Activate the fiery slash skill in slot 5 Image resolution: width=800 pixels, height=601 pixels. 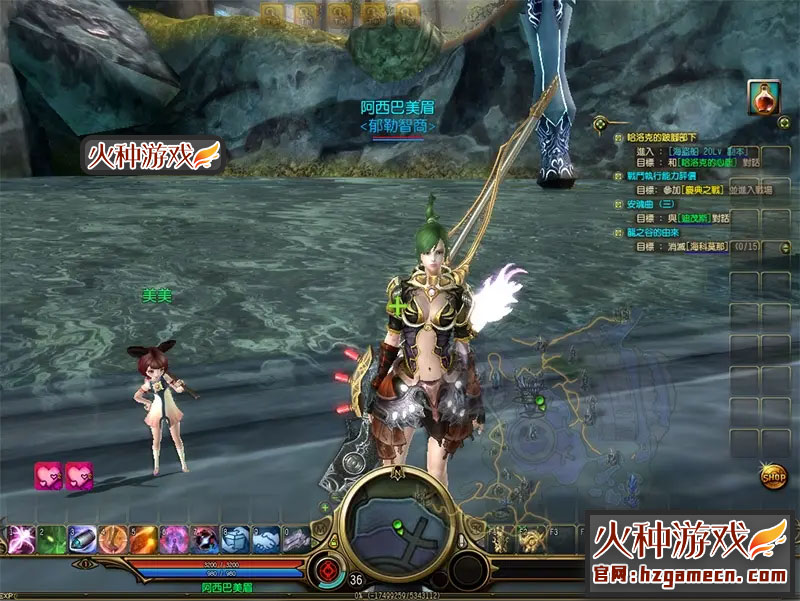click(x=144, y=539)
